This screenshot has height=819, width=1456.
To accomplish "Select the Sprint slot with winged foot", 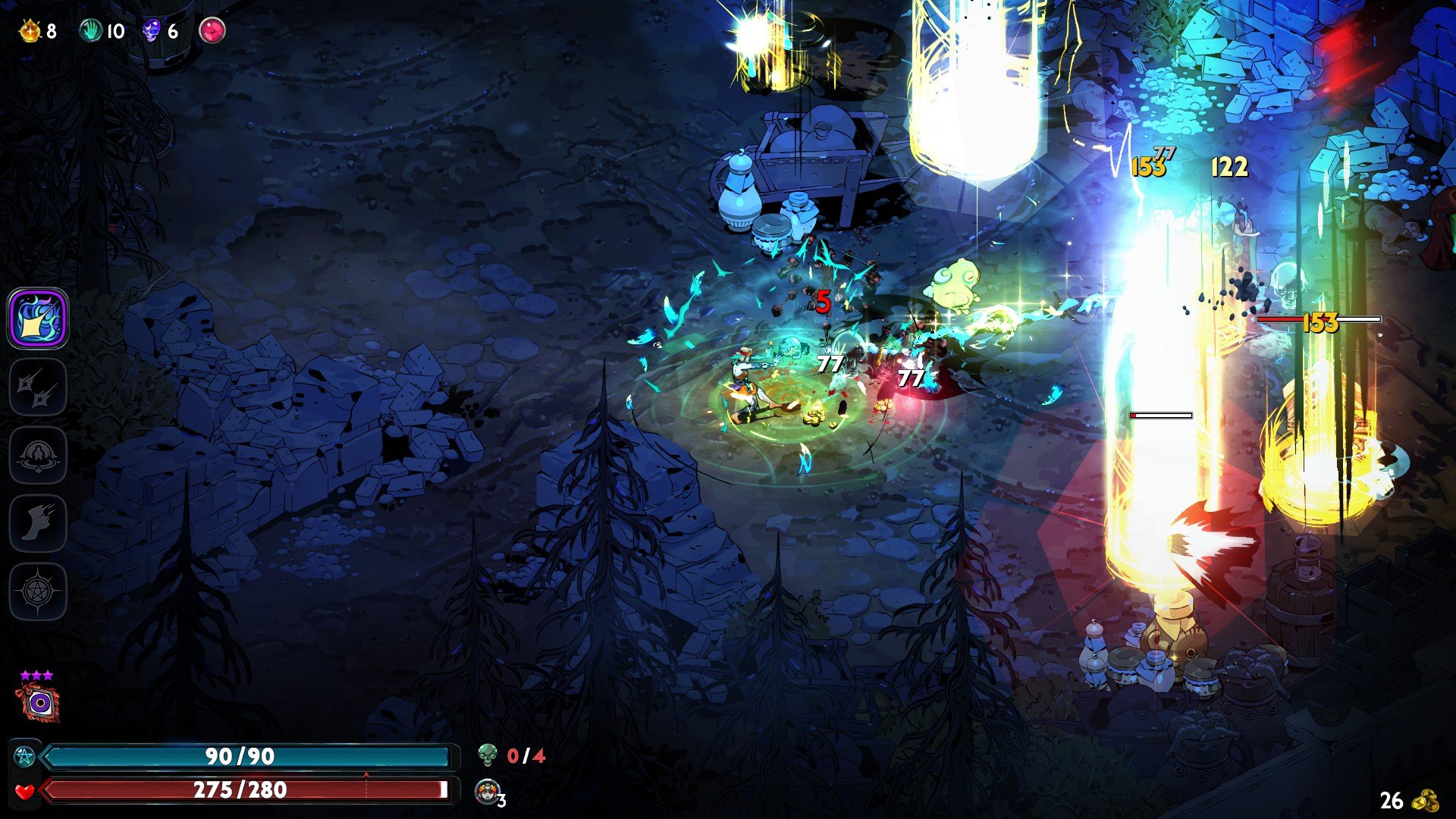I will click(x=38, y=523).
